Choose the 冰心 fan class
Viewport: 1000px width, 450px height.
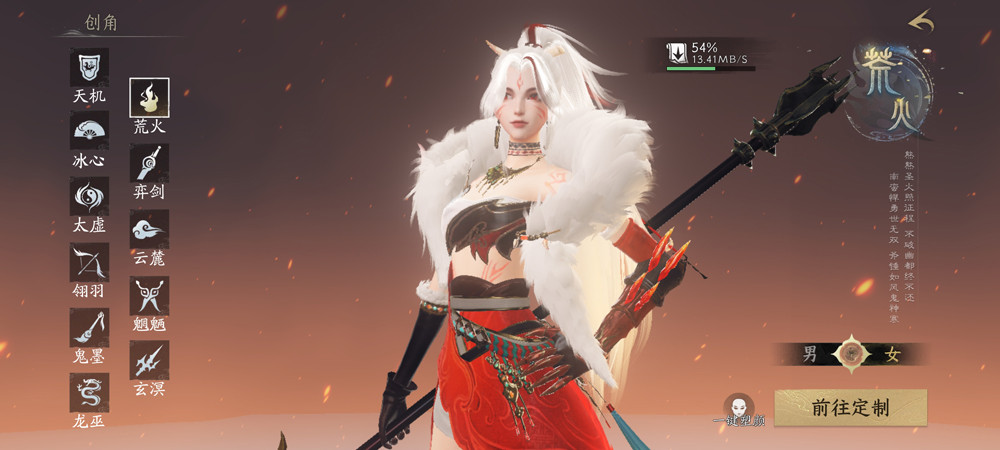tap(89, 131)
